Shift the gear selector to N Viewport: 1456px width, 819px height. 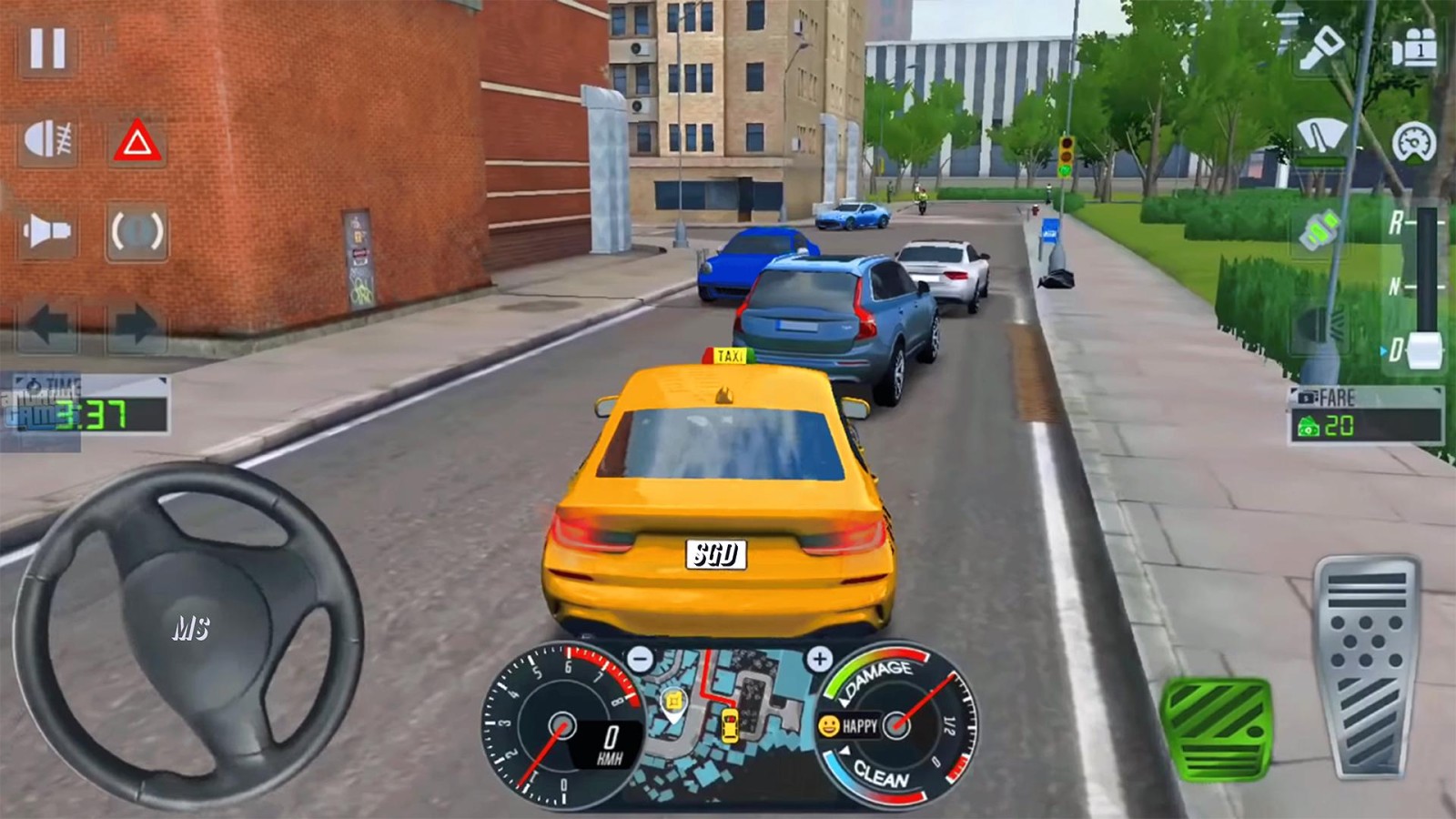(x=1397, y=288)
